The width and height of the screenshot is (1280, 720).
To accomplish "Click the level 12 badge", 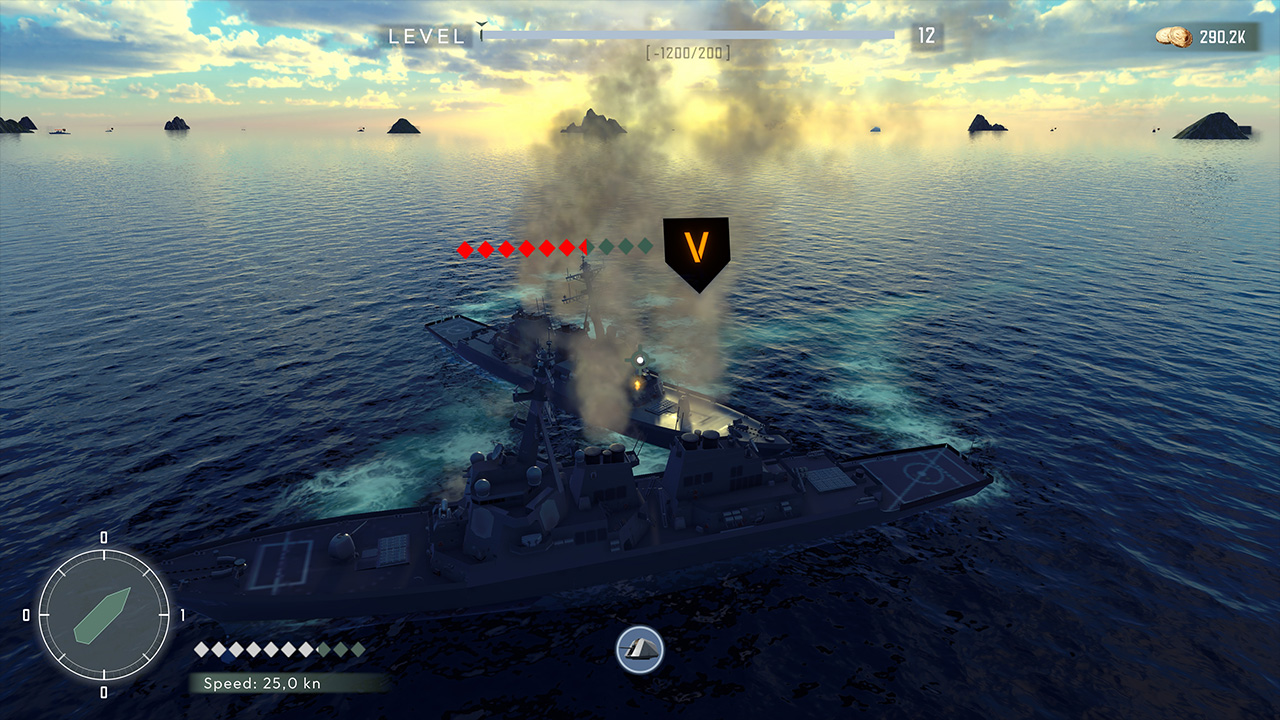I will click(x=926, y=34).
